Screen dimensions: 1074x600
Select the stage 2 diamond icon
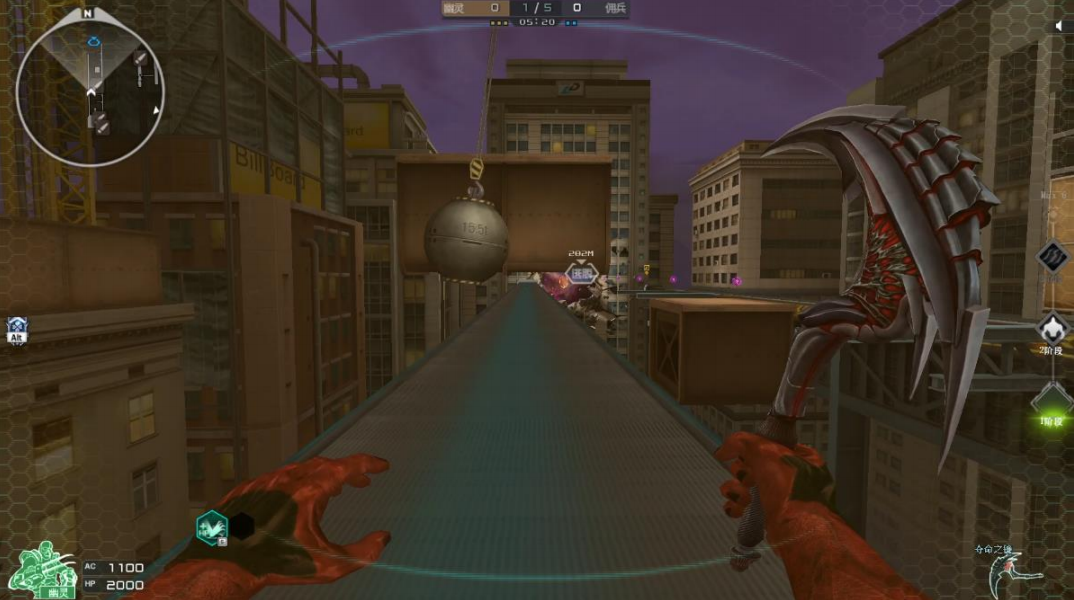tap(1051, 329)
